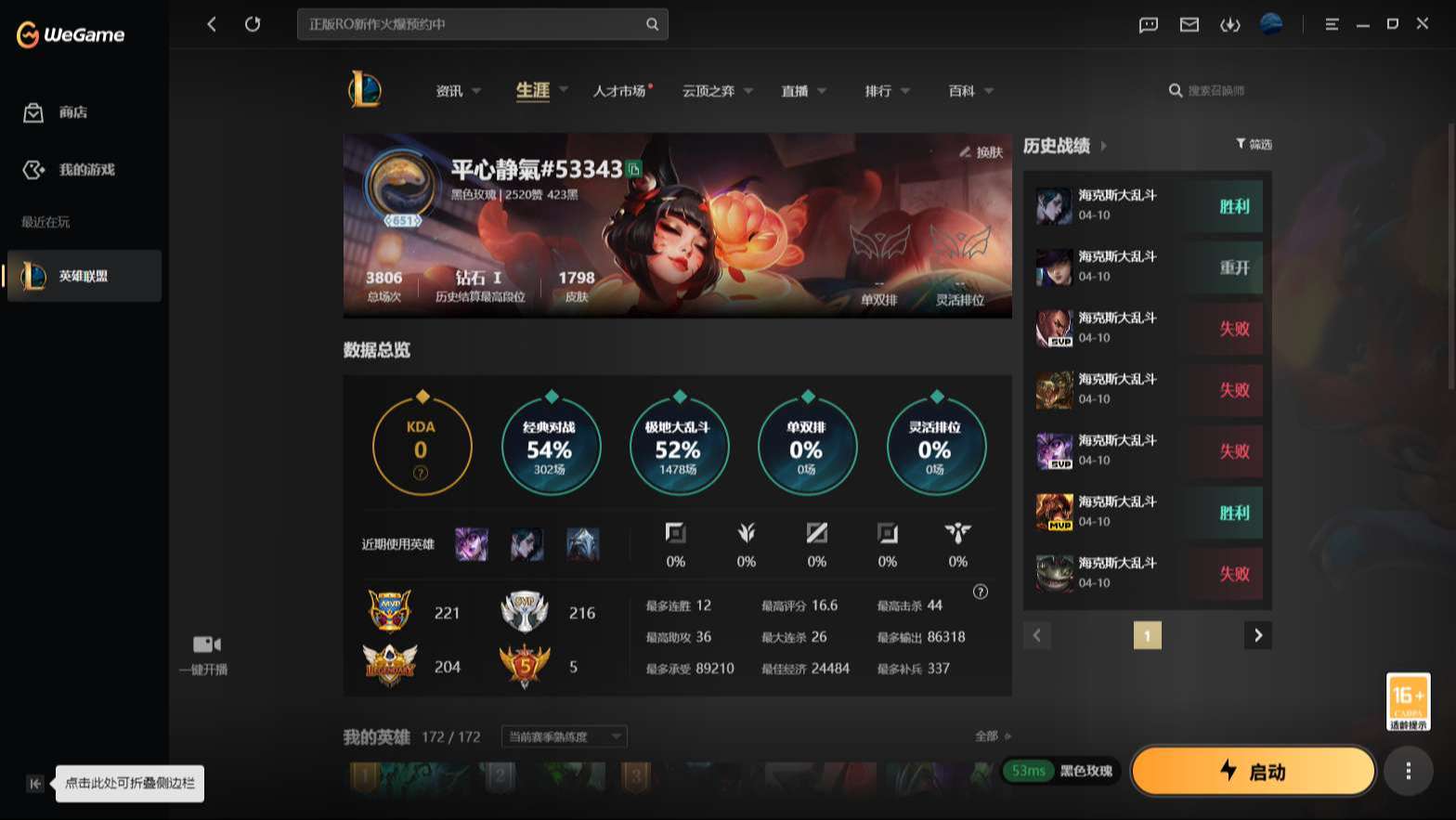Open the 人才市场 tab
The height and width of the screenshot is (820, 1456).
point(620,90)
